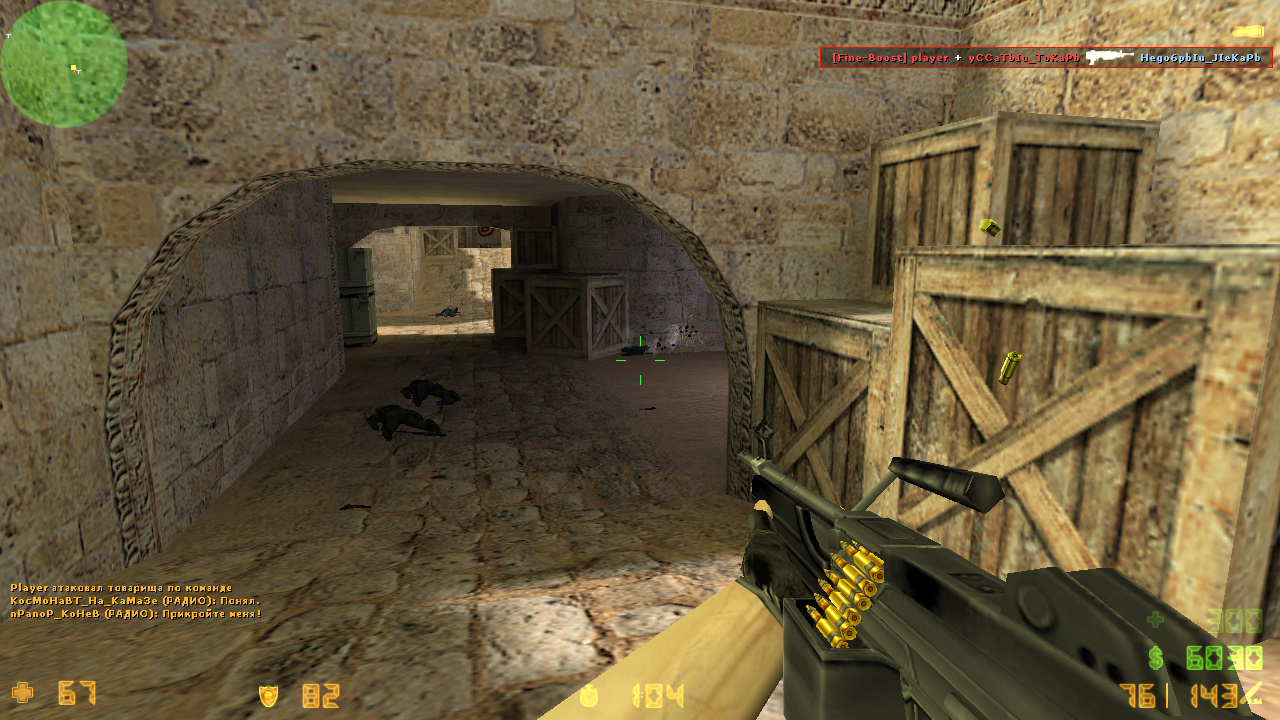Click the circular green radar minimap
This screenshot has width=1280, height=720.
pyautogui.click(x=64, y=64)
